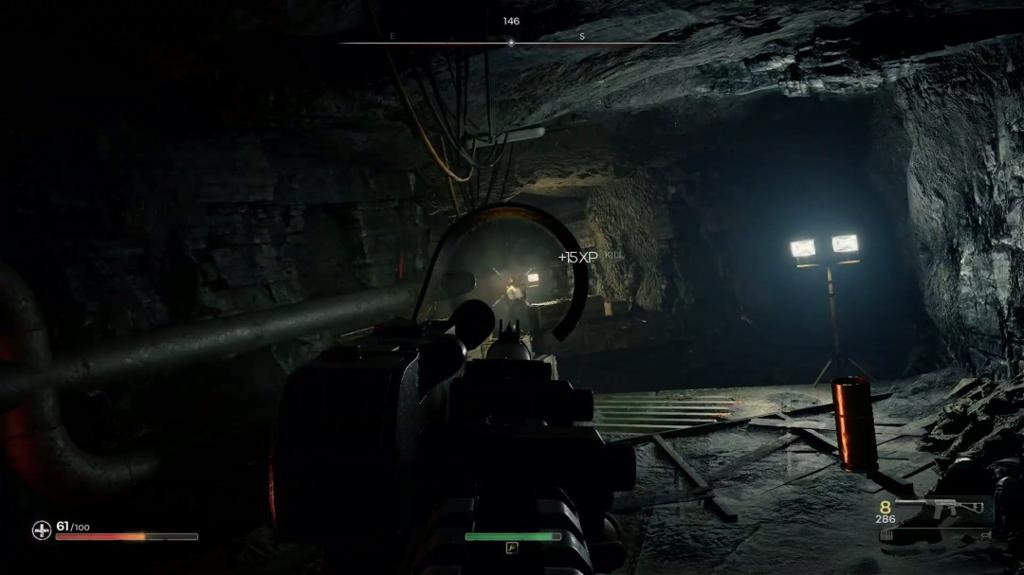Click the compass heading bar
This screenshot has width=1024, height=575.
point(511,43)
